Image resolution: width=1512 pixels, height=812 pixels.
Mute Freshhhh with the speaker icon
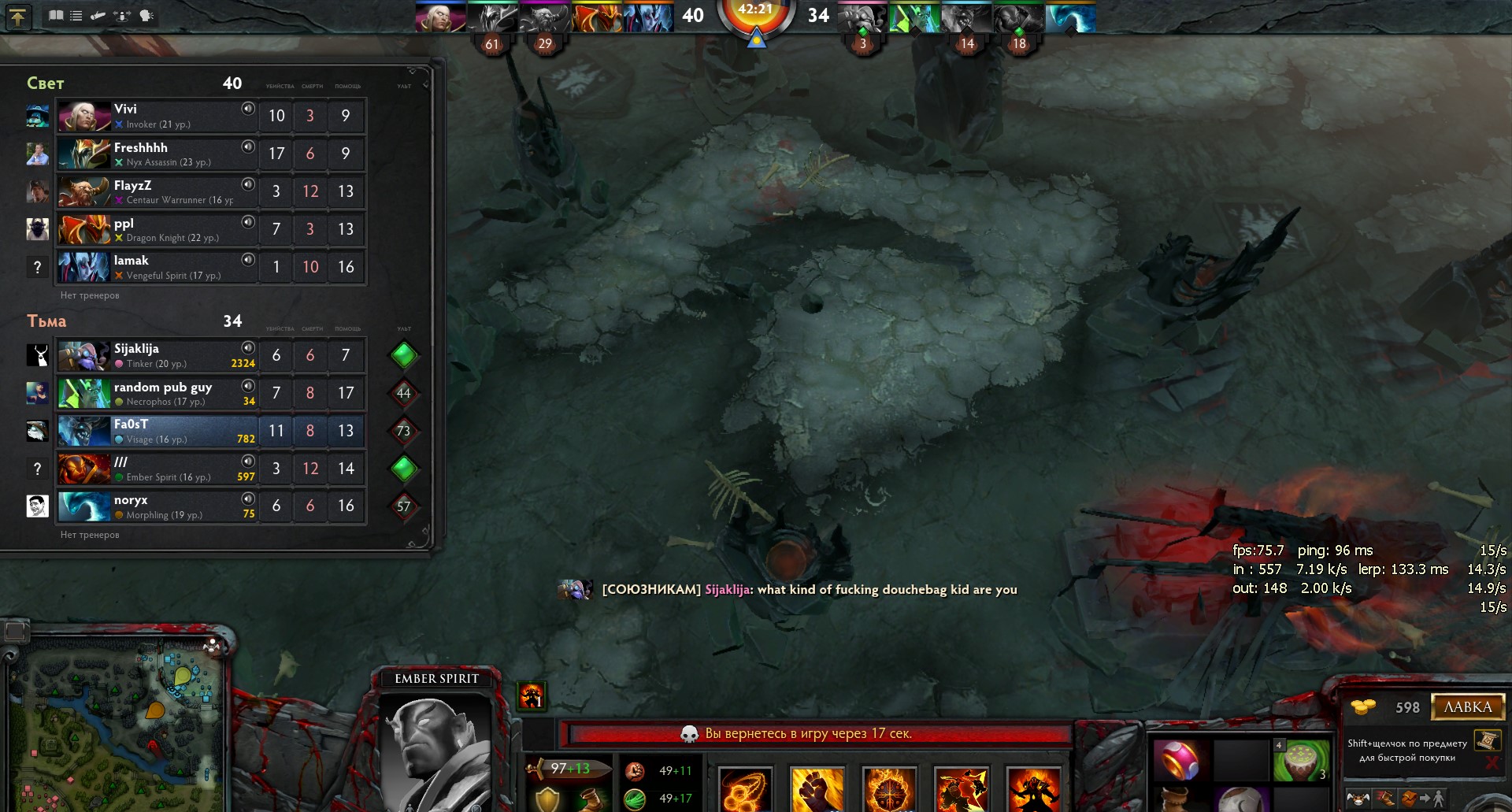(248, 146)
